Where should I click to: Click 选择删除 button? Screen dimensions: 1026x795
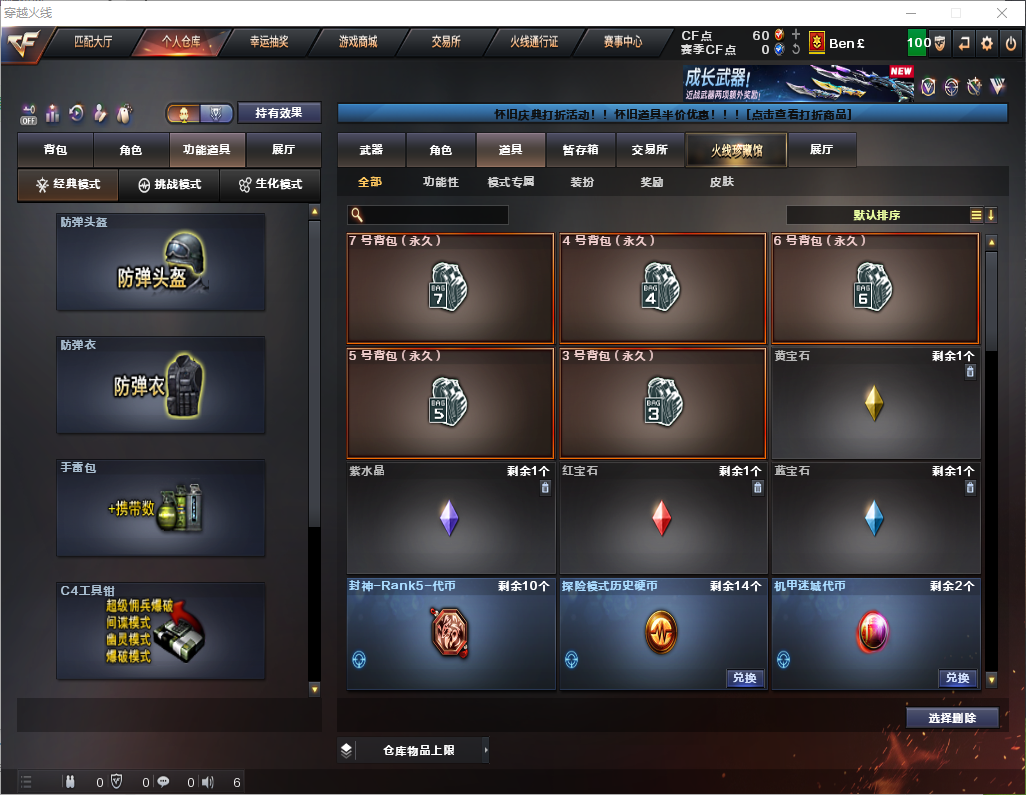[x=951, y=718]
